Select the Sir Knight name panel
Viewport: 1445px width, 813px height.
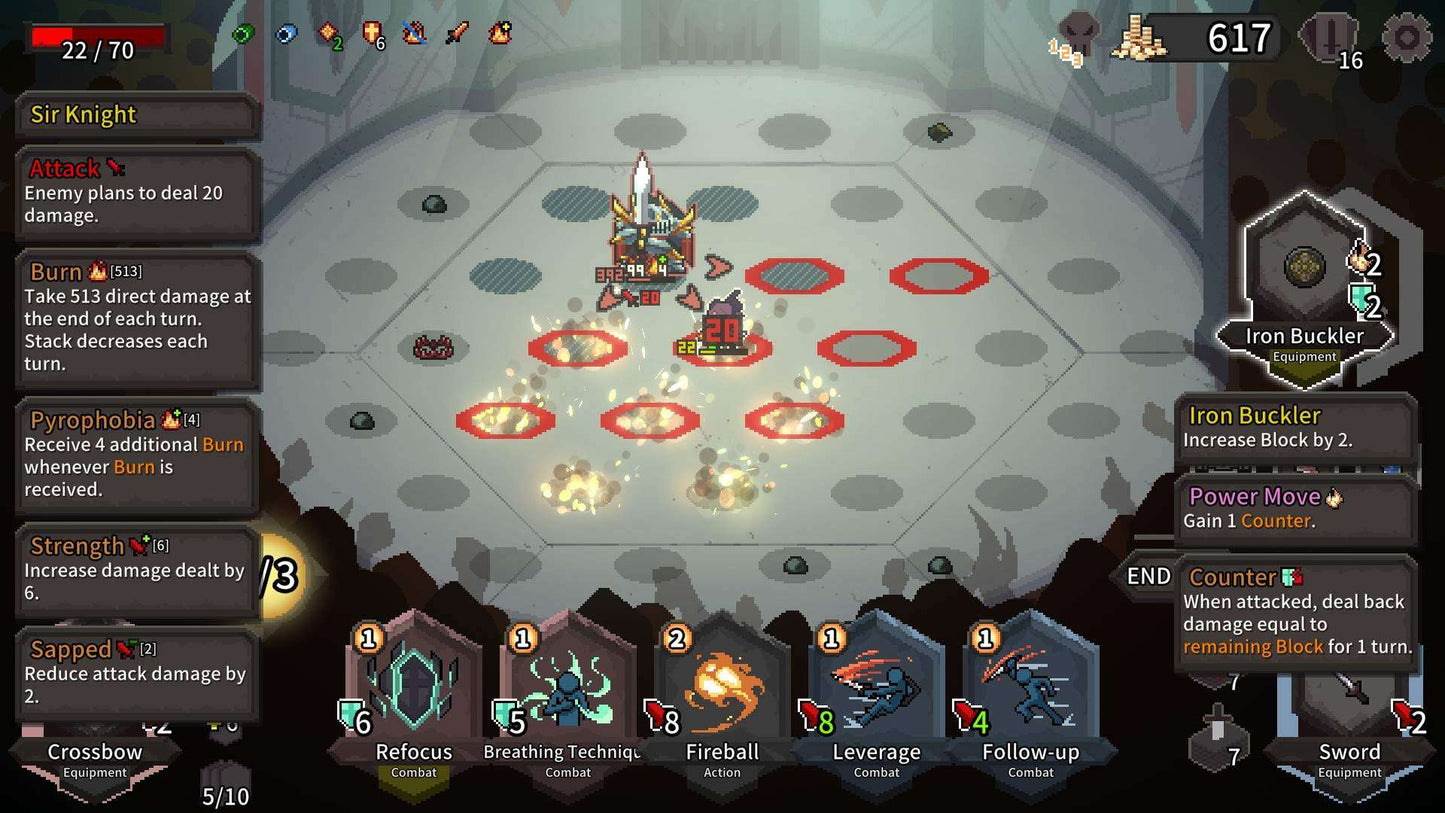[138, 115]
